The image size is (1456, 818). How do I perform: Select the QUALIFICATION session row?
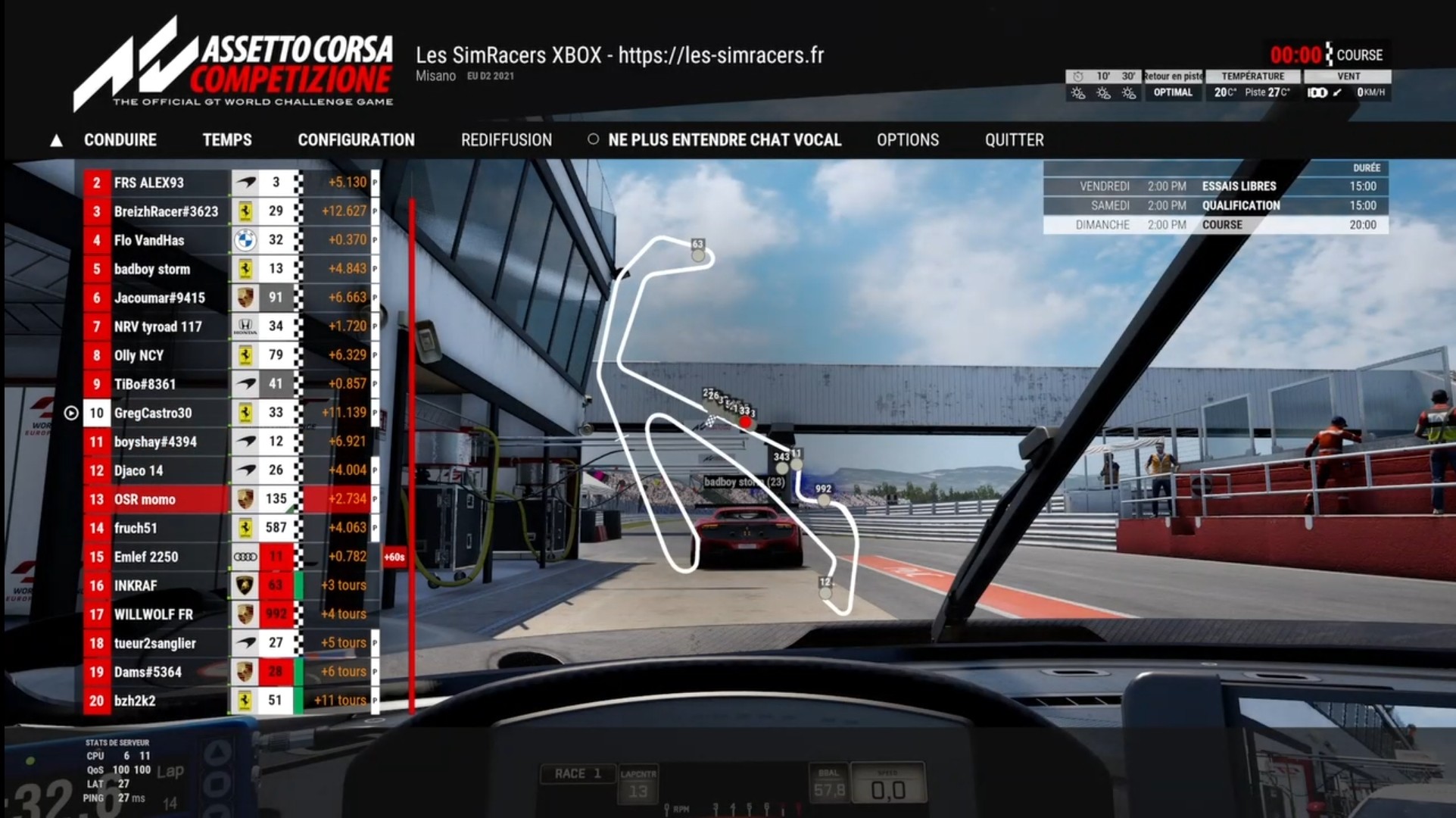[x=1215, y=205]
